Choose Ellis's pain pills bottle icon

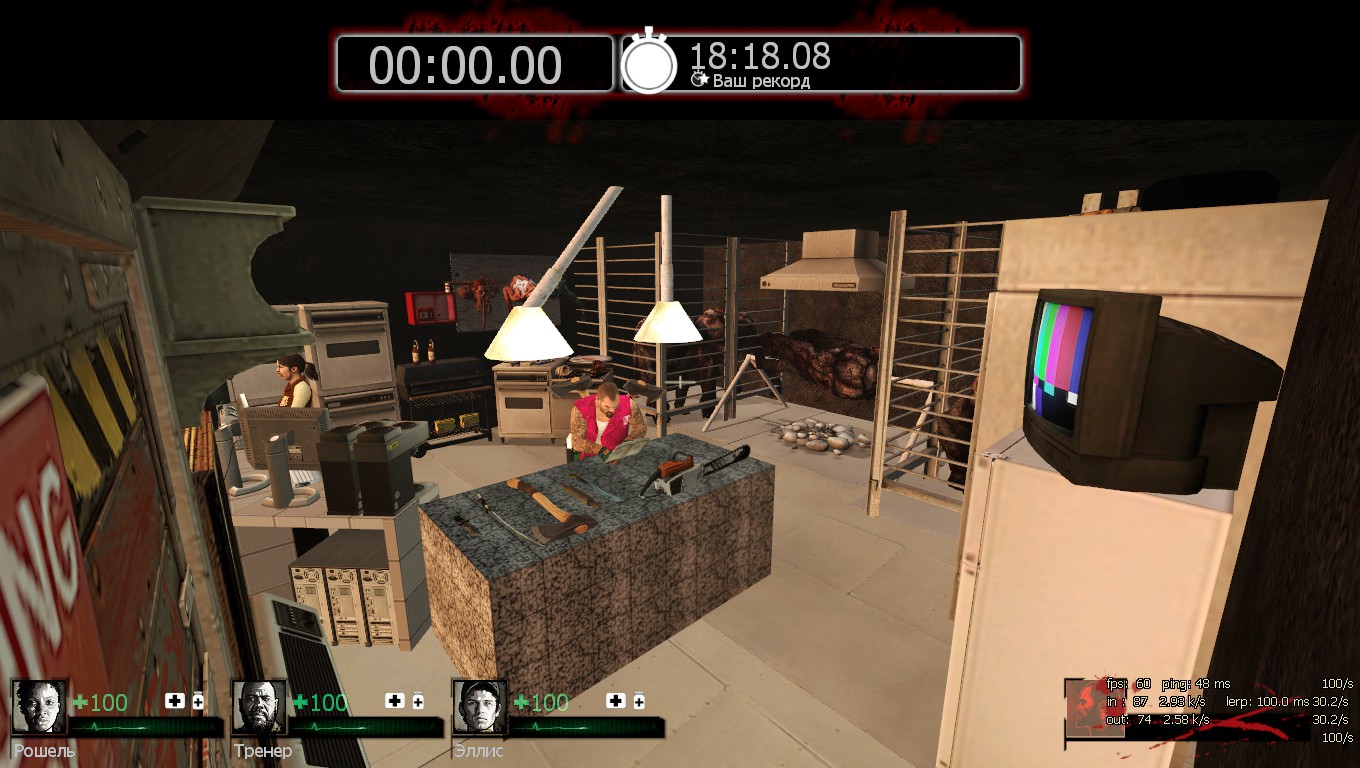coord(638,701)
